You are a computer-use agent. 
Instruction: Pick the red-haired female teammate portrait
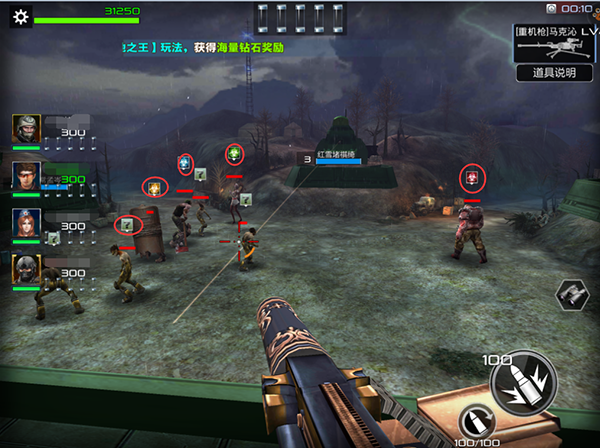(x=26, y=222)
